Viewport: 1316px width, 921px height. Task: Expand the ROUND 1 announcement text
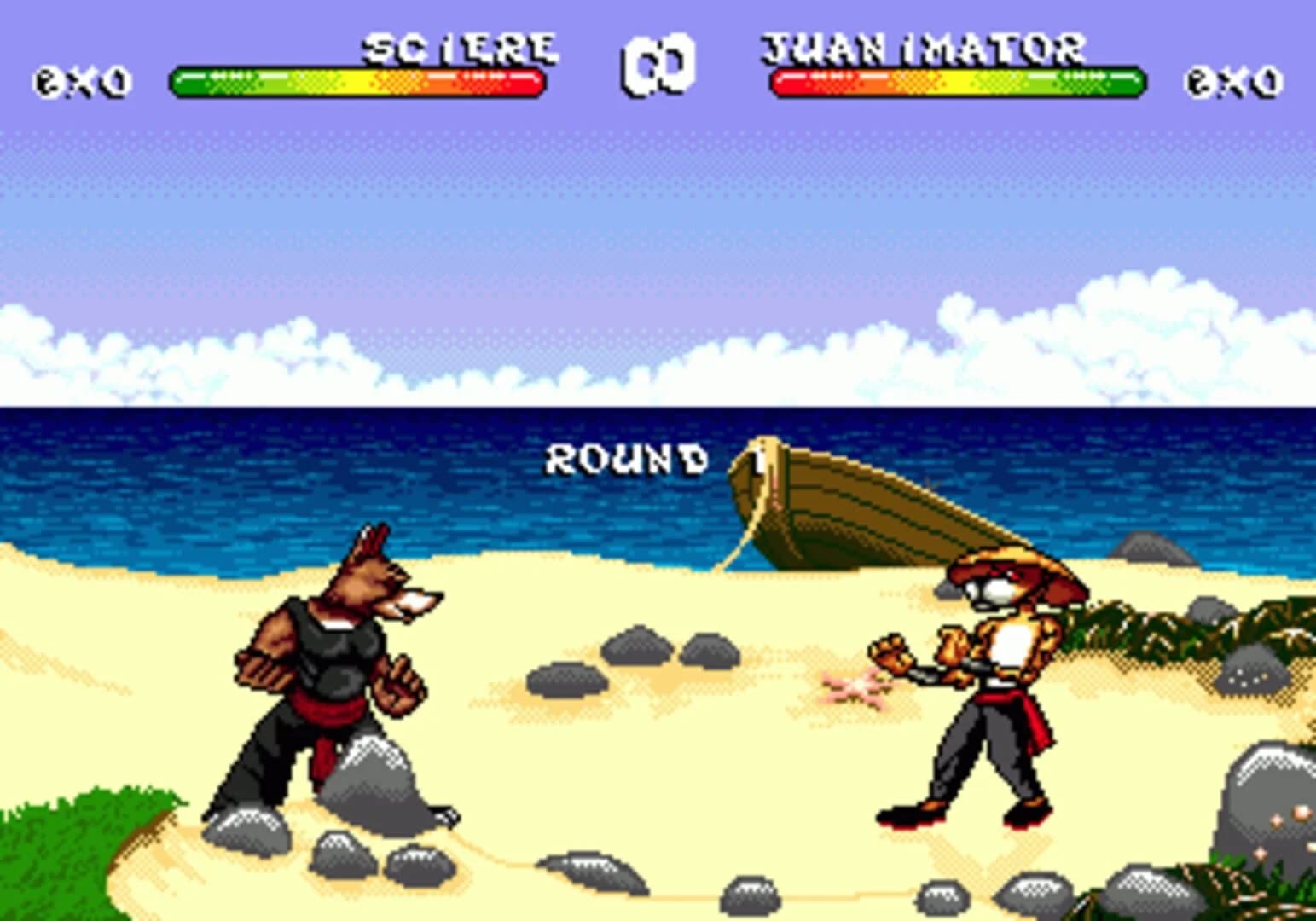pos(629,459)
